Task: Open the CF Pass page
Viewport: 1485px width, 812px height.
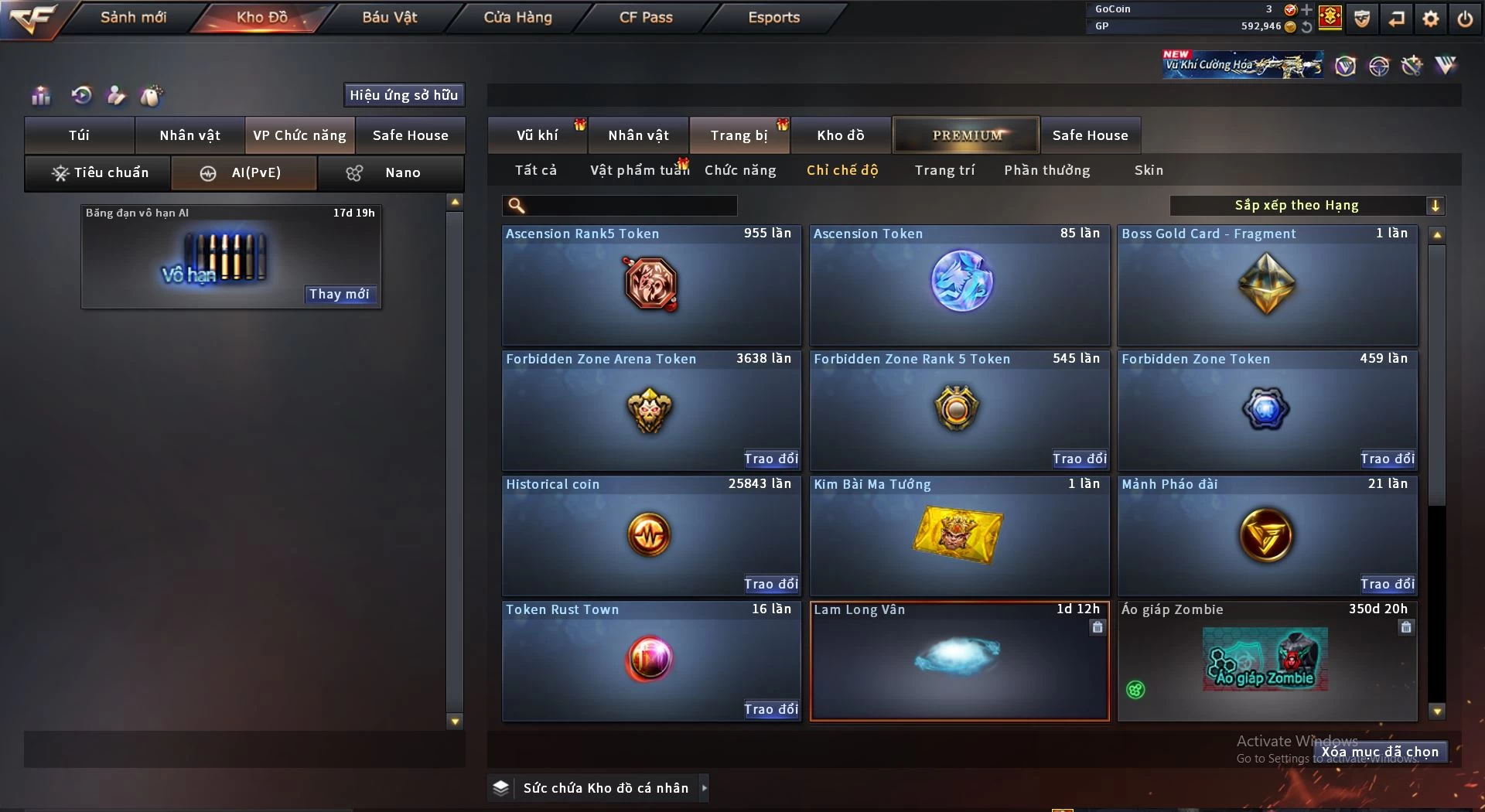Action: (x=646, y=17)
